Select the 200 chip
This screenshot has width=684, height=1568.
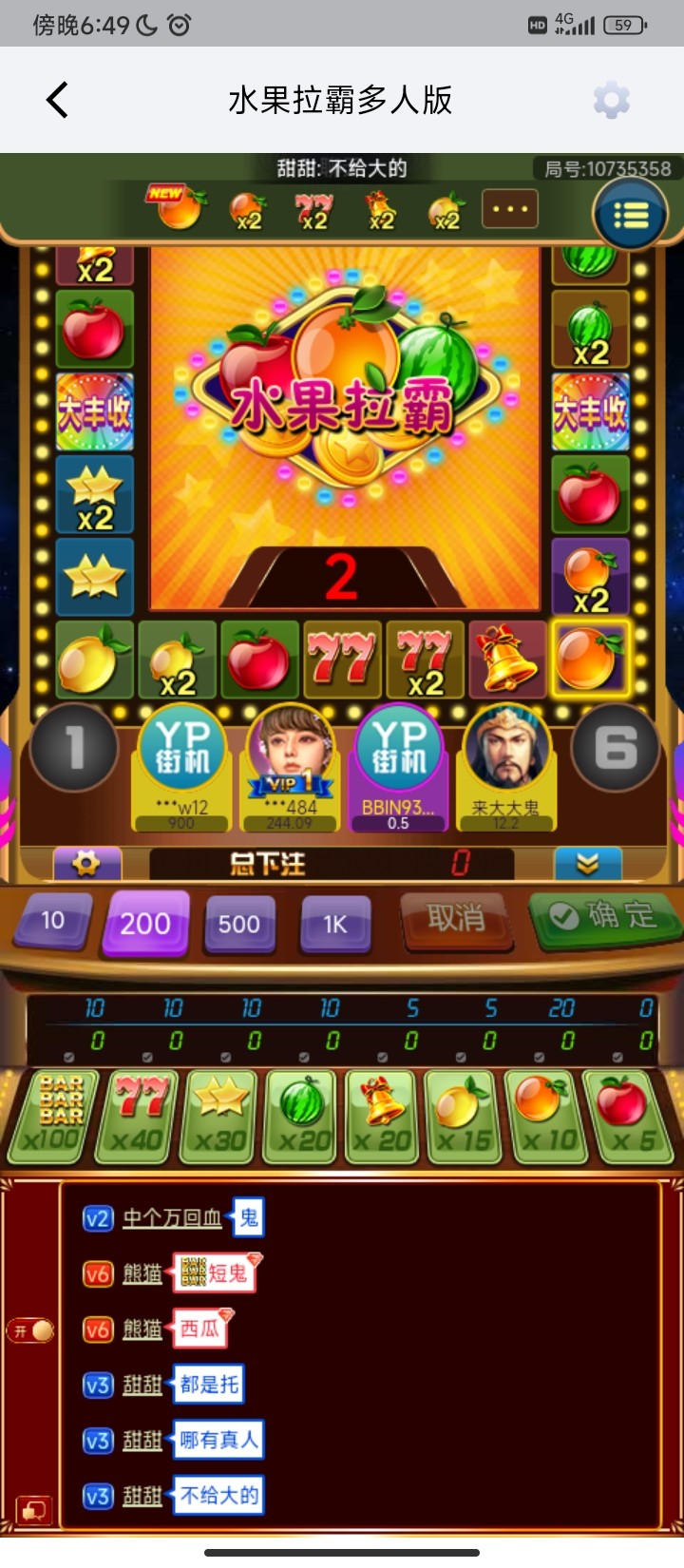pos(145,923)
